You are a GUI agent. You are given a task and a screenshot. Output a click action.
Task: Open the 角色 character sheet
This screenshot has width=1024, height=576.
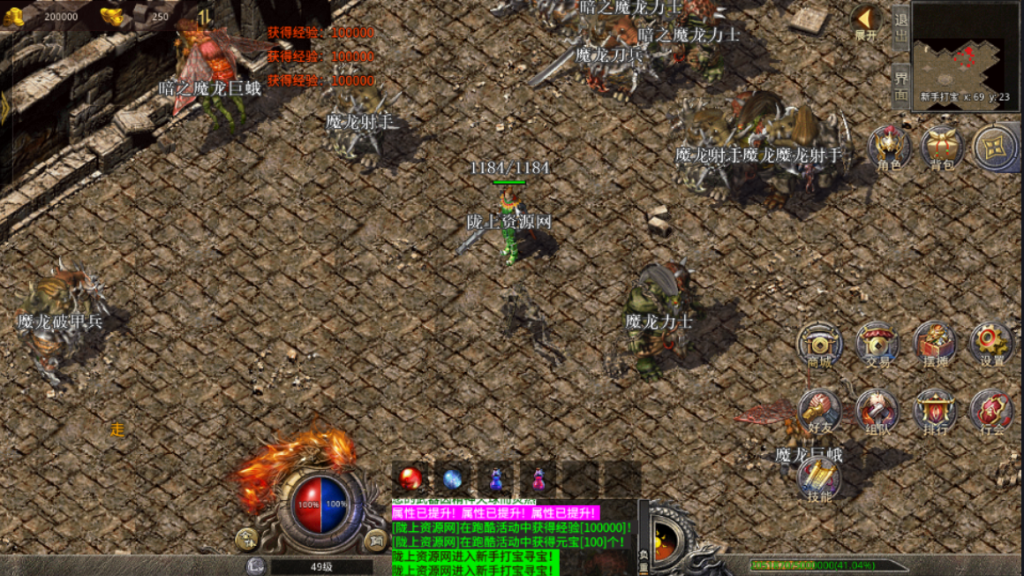[x=888, y=148]
